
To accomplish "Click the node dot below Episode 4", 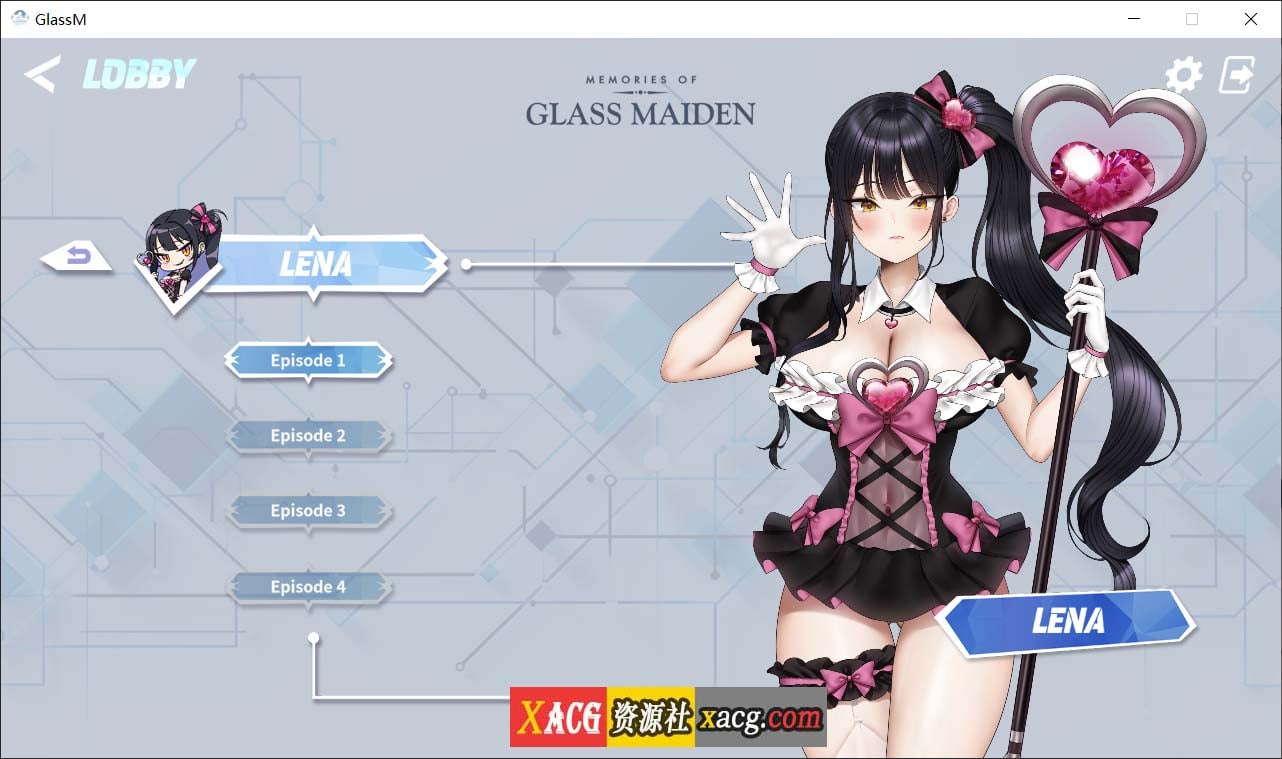I will 315,636.
